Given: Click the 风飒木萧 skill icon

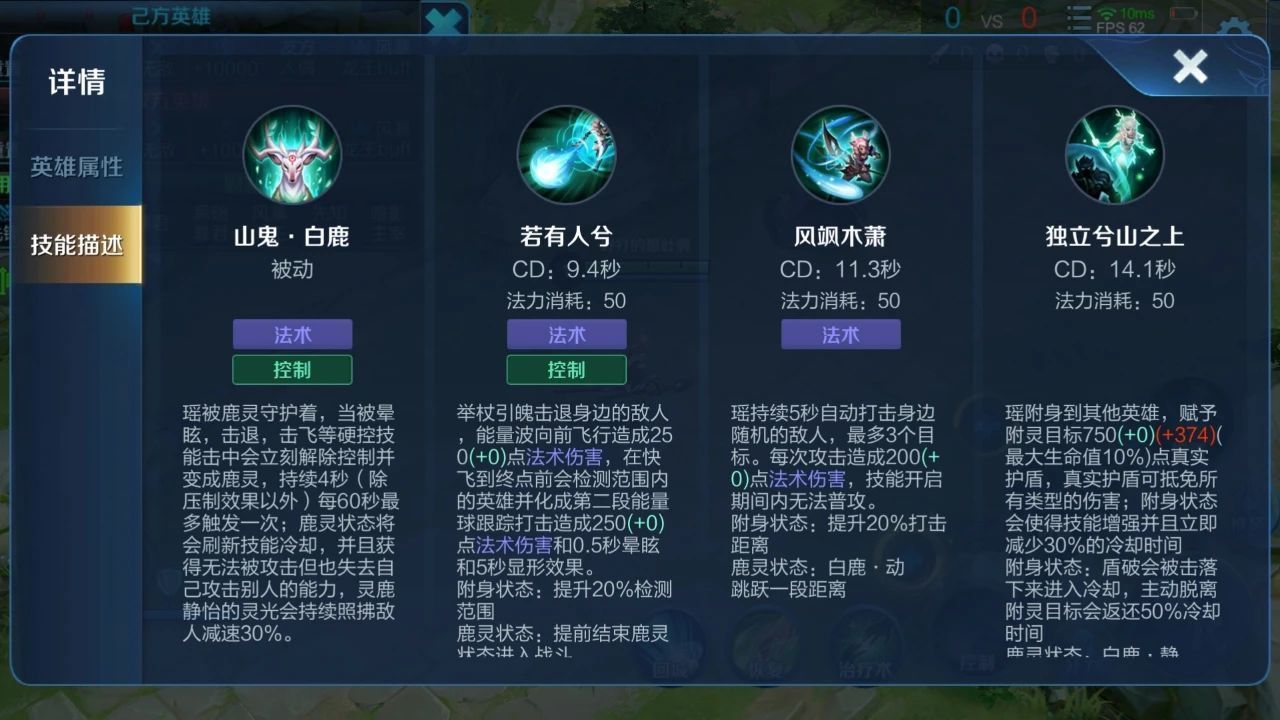Looking at the screenshot, I should pos(840,155).
